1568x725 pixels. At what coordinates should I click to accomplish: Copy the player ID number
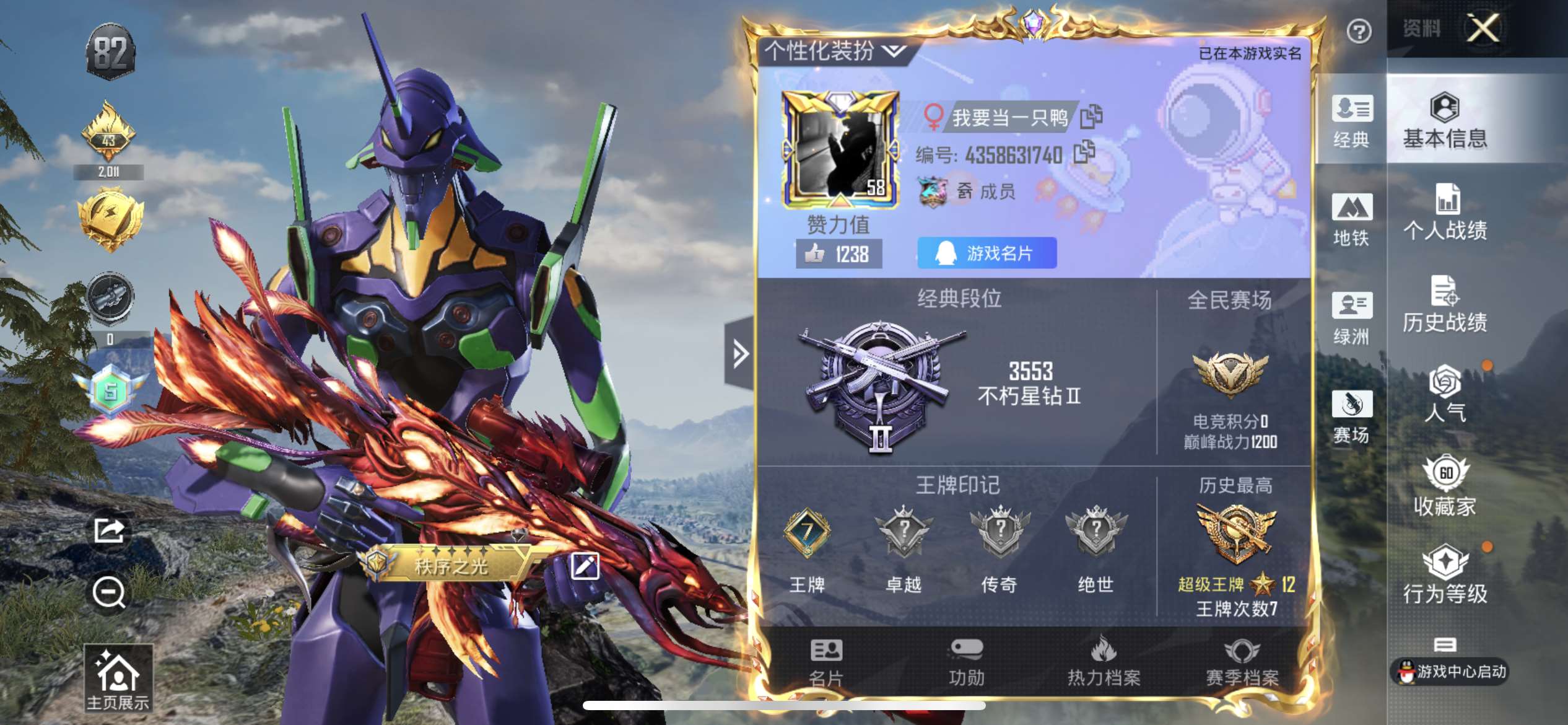[1084, 152]
